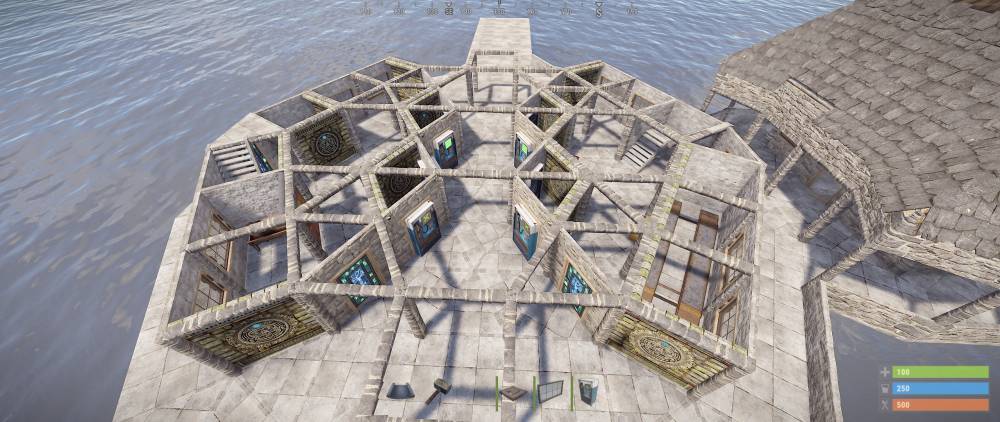Select the building plan hotbar slot

(402, 391)
